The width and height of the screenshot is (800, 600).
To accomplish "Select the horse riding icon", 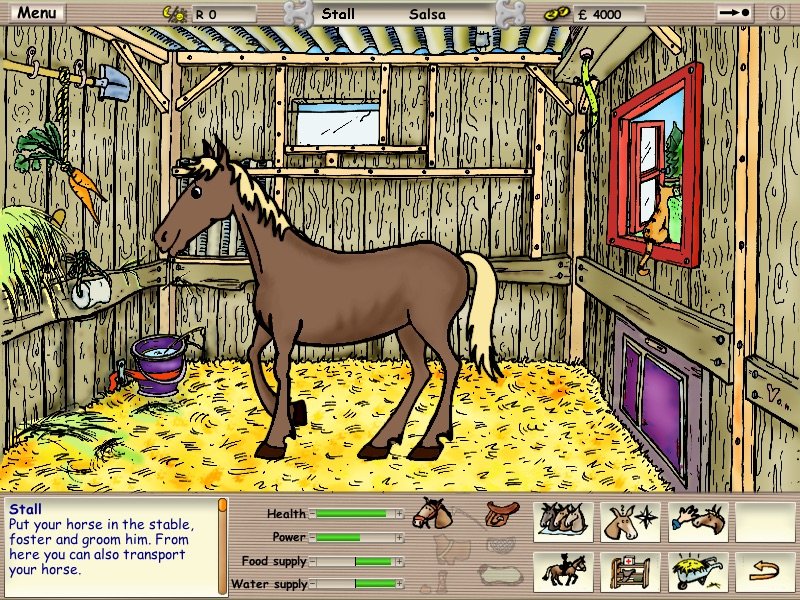I will (563, 572).
